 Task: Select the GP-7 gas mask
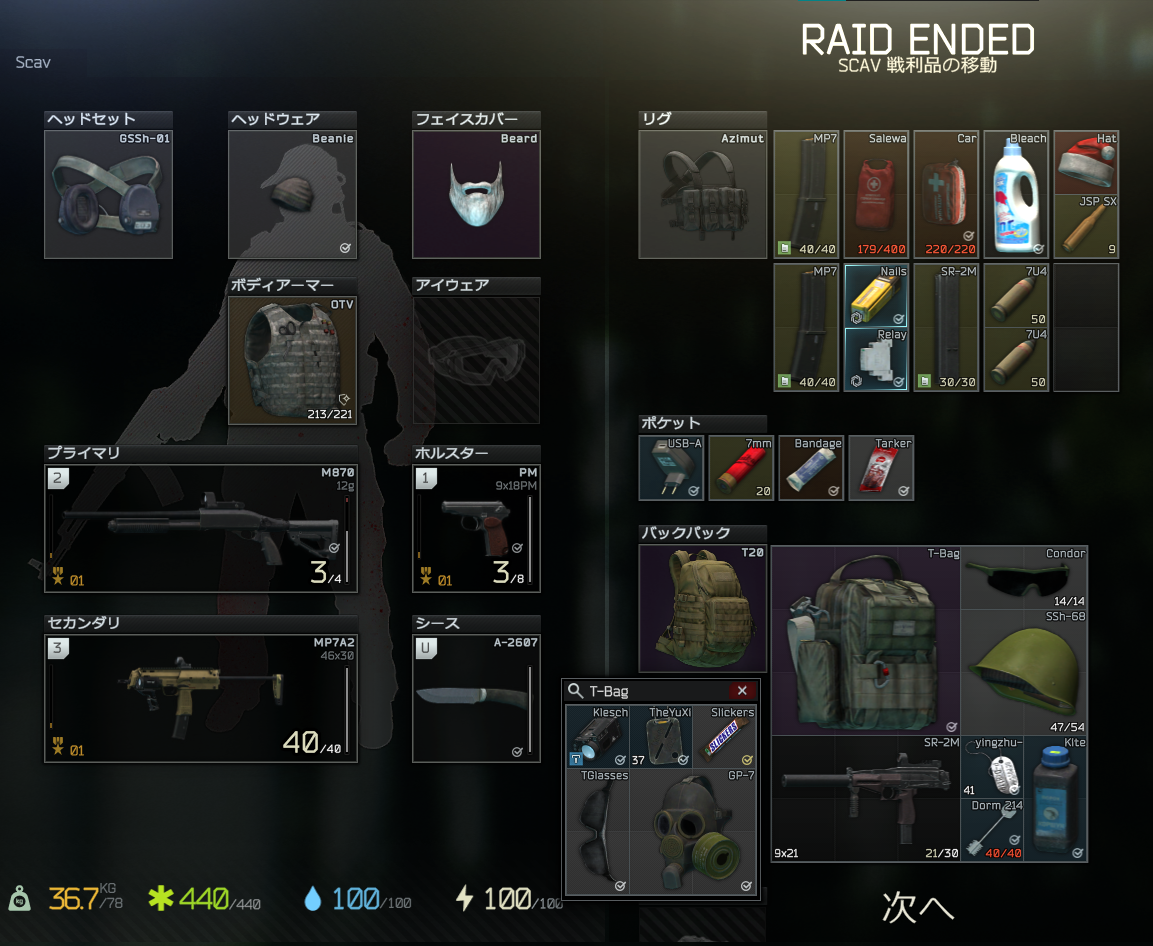pyautogui.click(x=692, y=832)
